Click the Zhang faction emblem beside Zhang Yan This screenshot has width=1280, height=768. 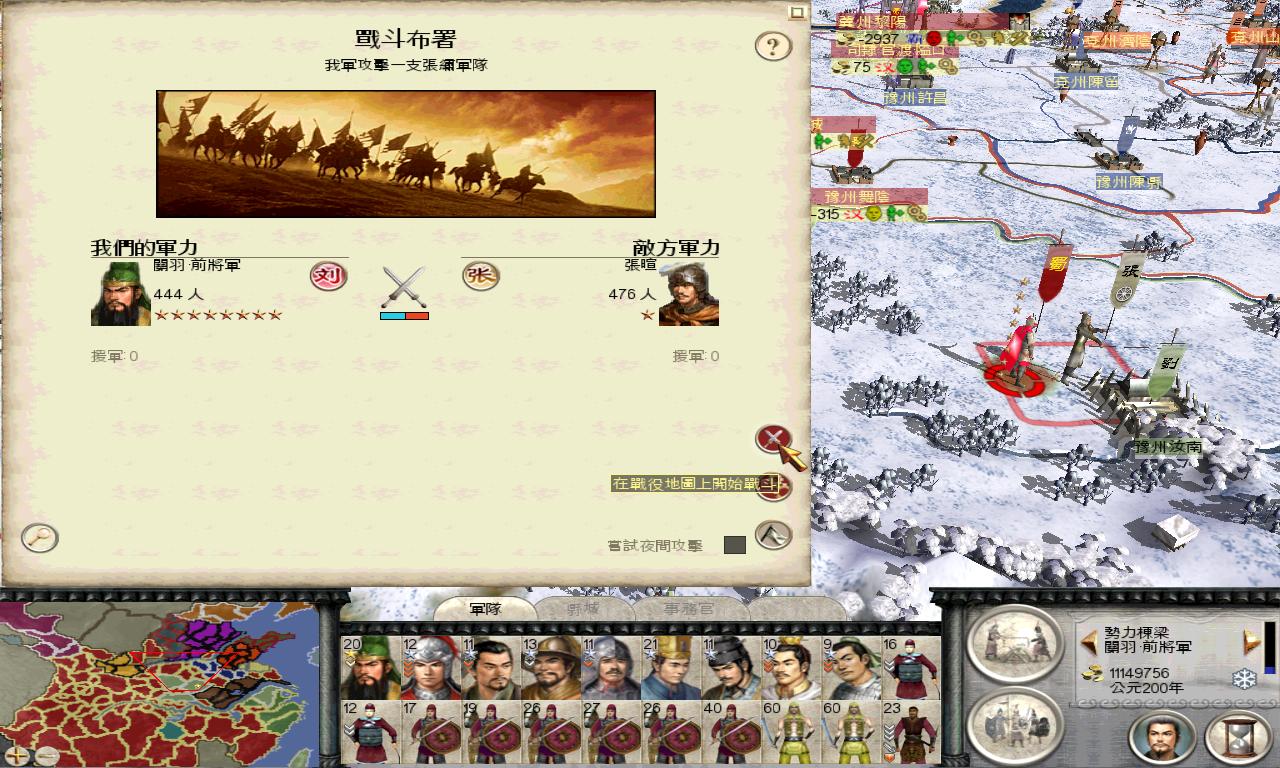tap(481, 277)
